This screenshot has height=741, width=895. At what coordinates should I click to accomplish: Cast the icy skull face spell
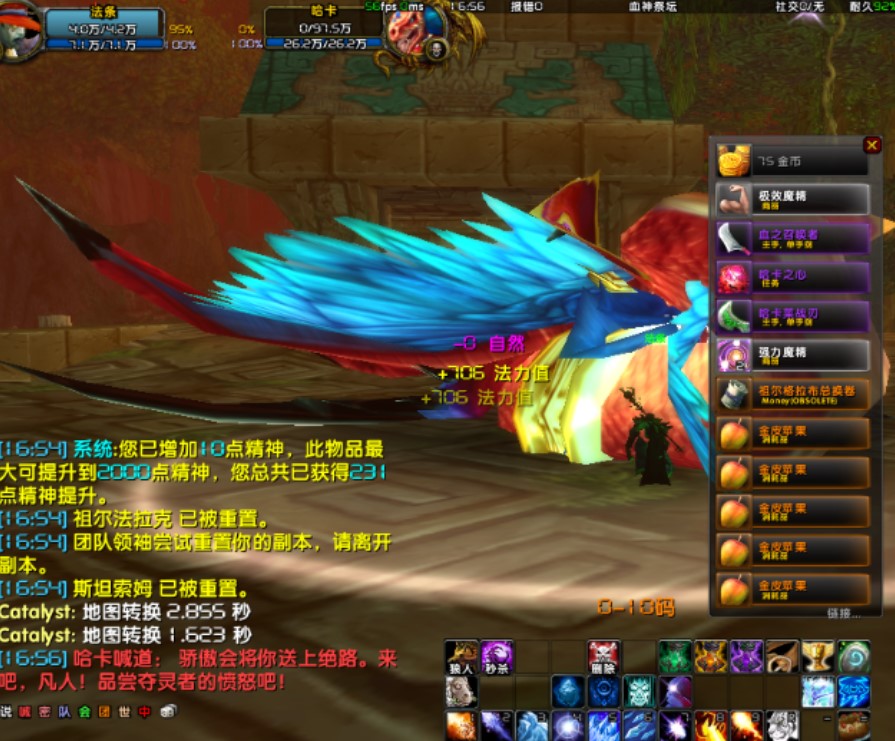[639, 691]
